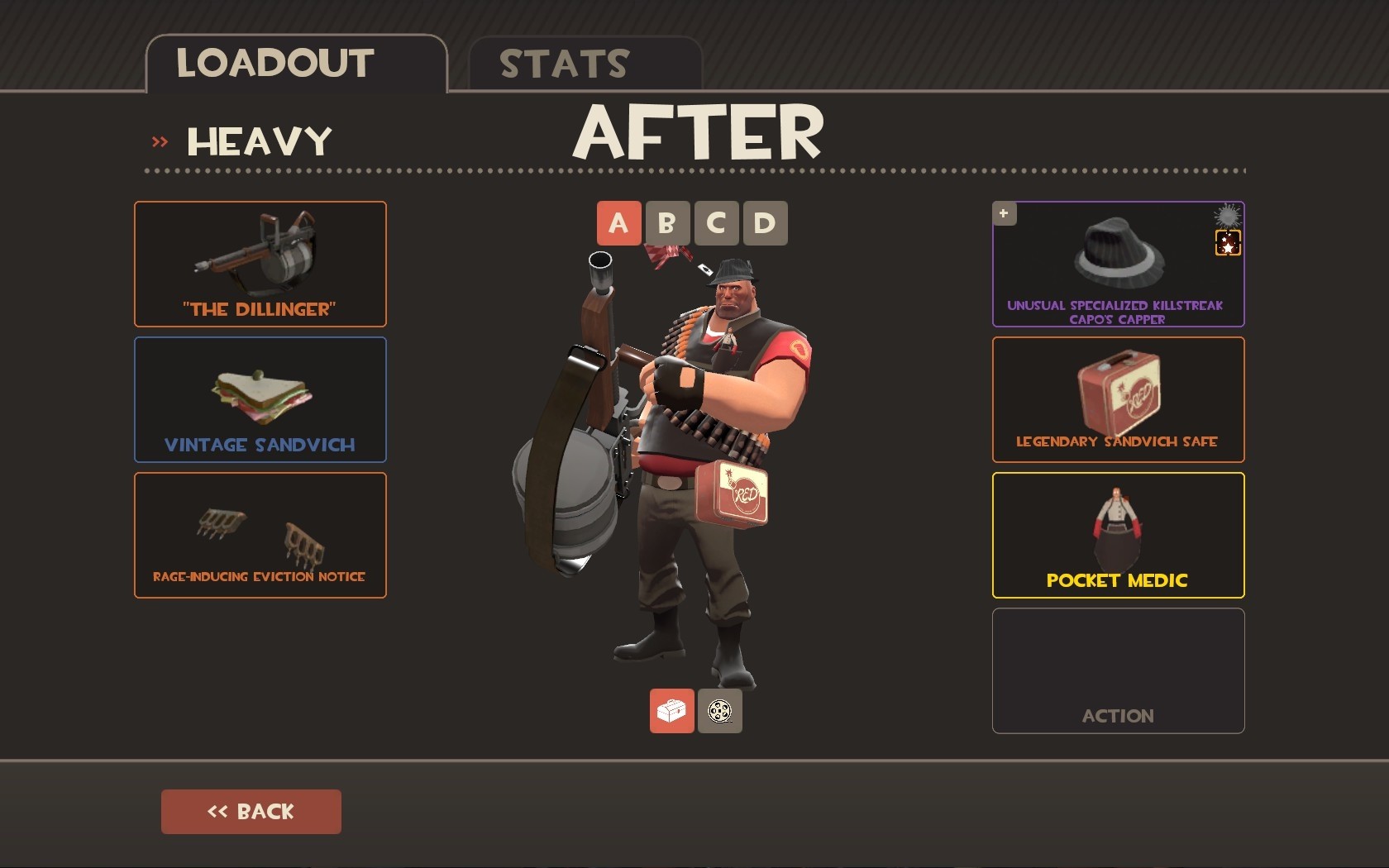Viewport: 1389px width, 868px height.
Task: Switch to loadout preset A
Action: click(618, 222)
